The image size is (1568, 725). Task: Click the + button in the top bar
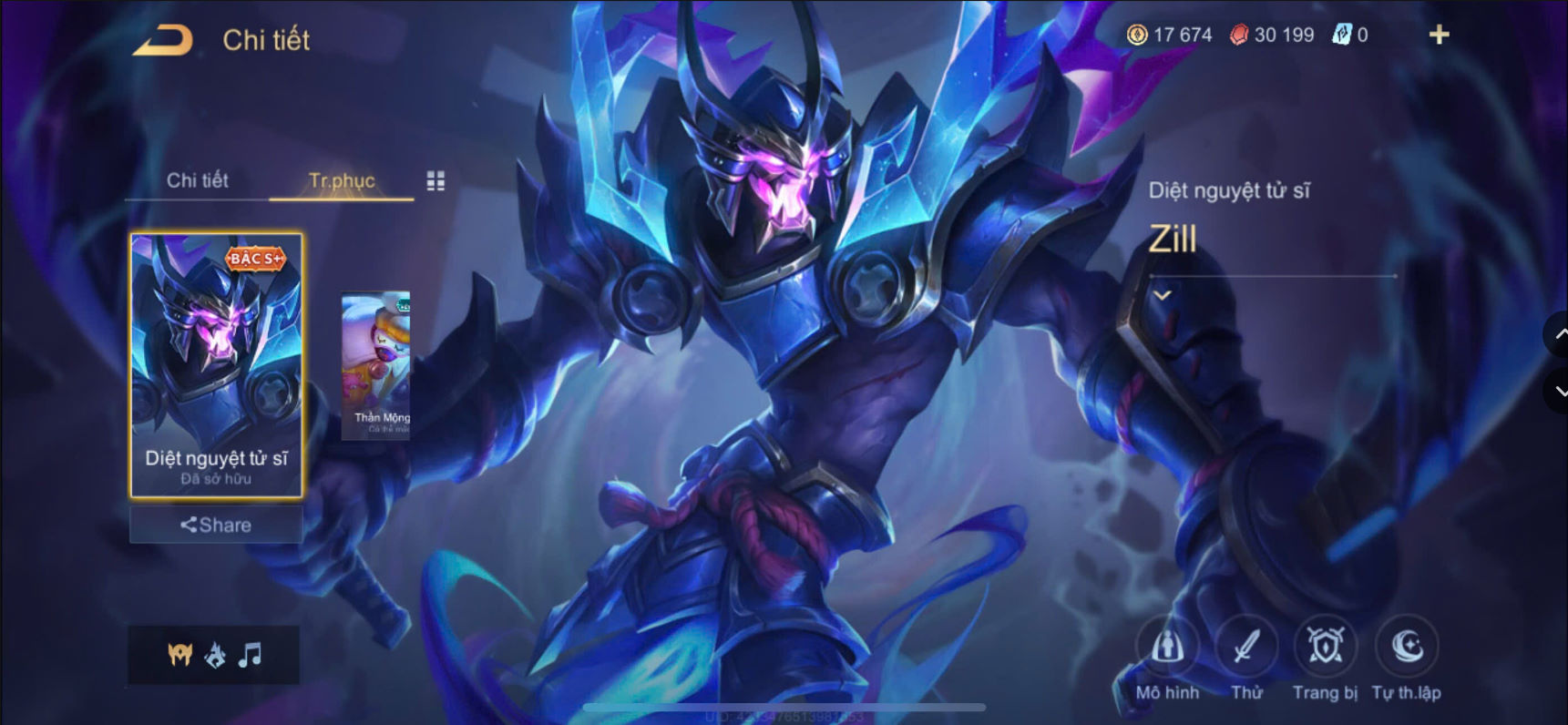1439,35
